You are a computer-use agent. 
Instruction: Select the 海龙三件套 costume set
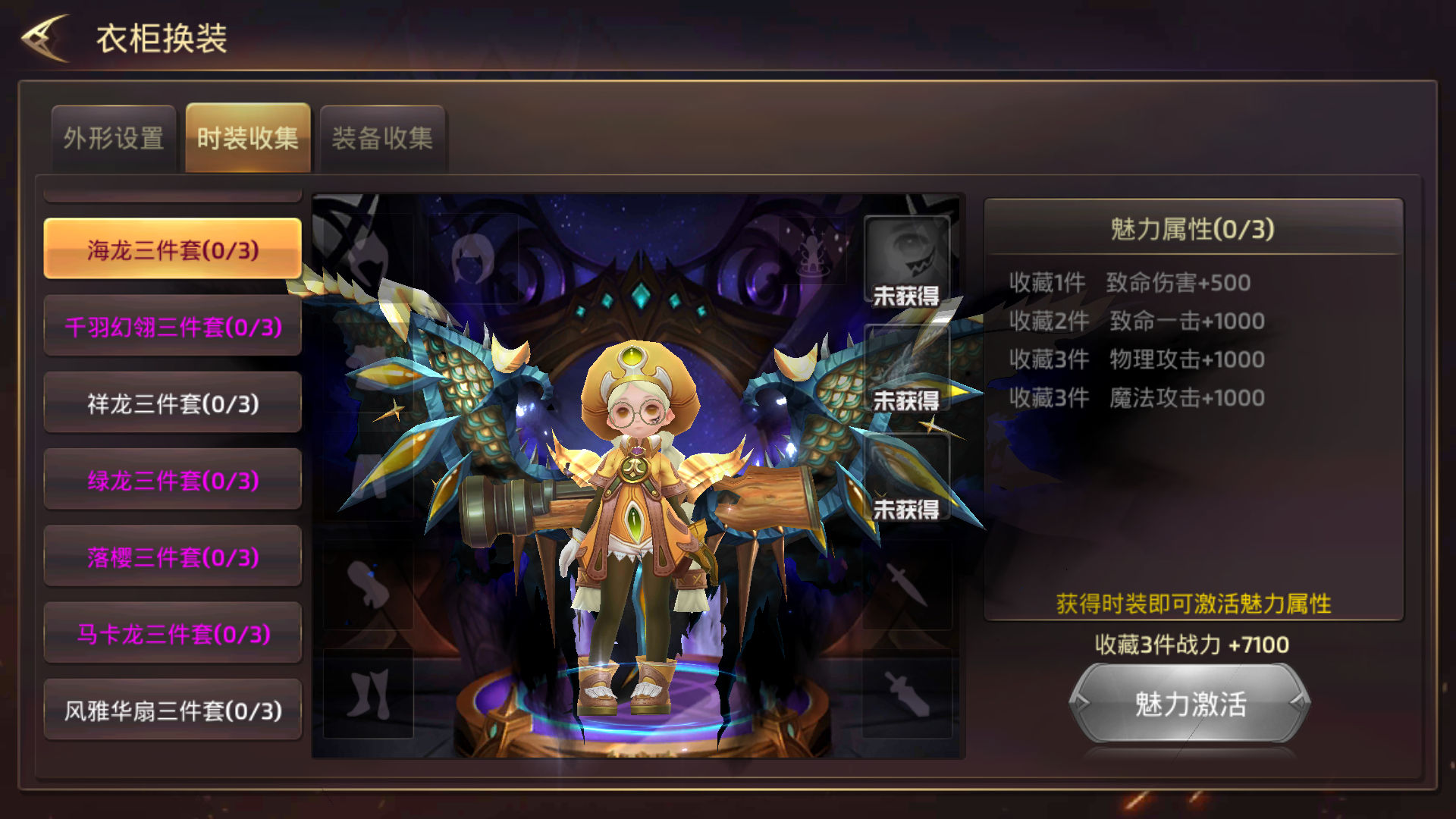pyautogui.click(x=173, y=249)
